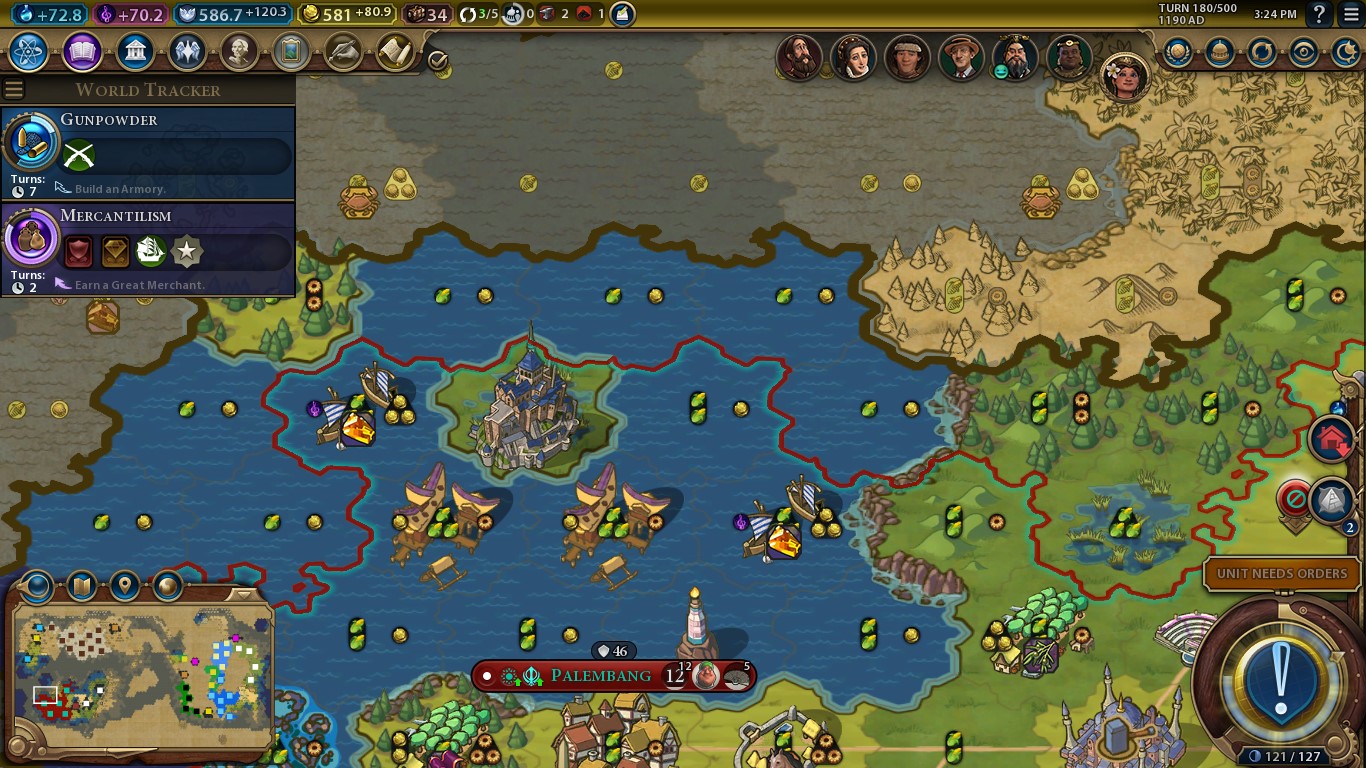
Task: Click the Unit Needs Orders banner
Action: pos(1281,573)
